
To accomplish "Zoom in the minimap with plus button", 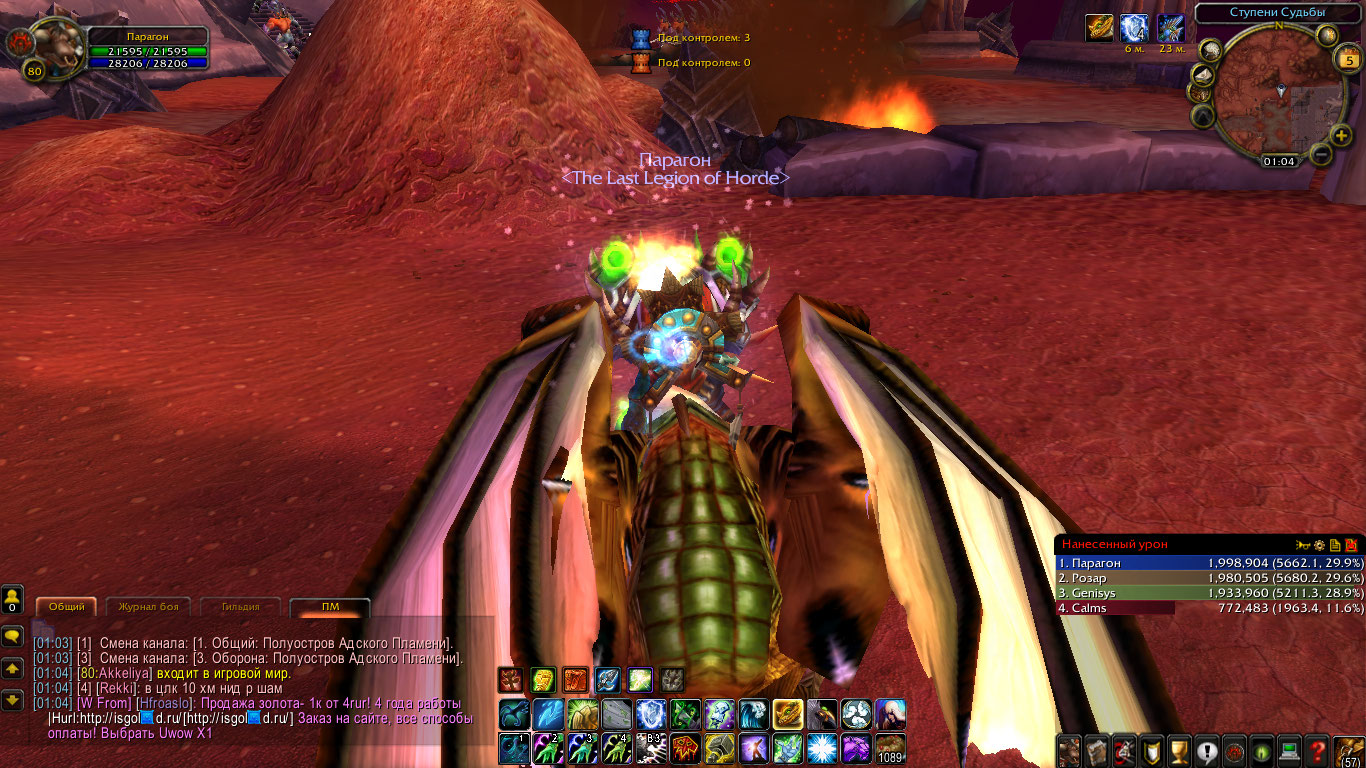I will pos(1341,135).
